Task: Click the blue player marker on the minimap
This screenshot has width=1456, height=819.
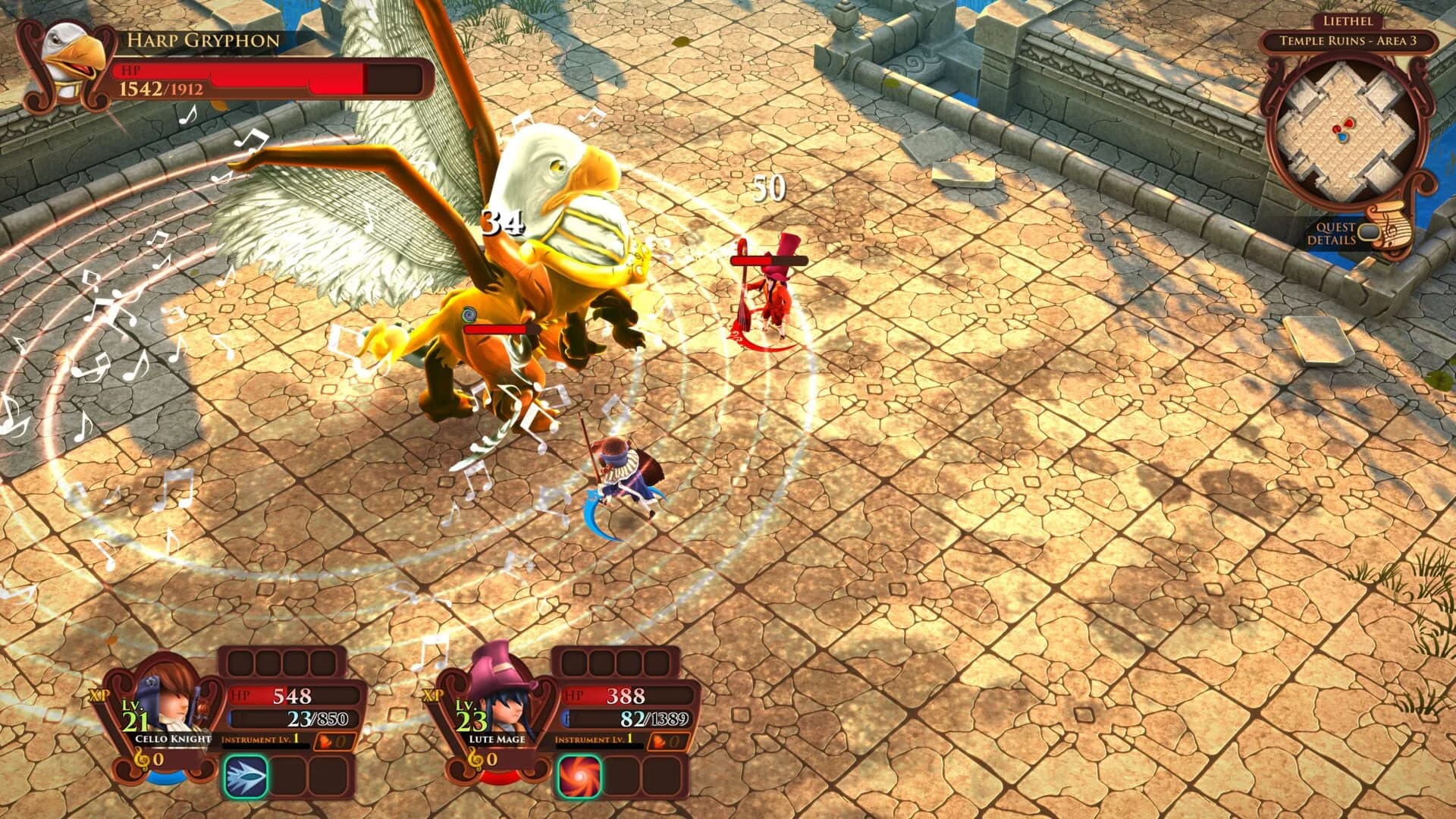Action: click(x=1342, y=137)
